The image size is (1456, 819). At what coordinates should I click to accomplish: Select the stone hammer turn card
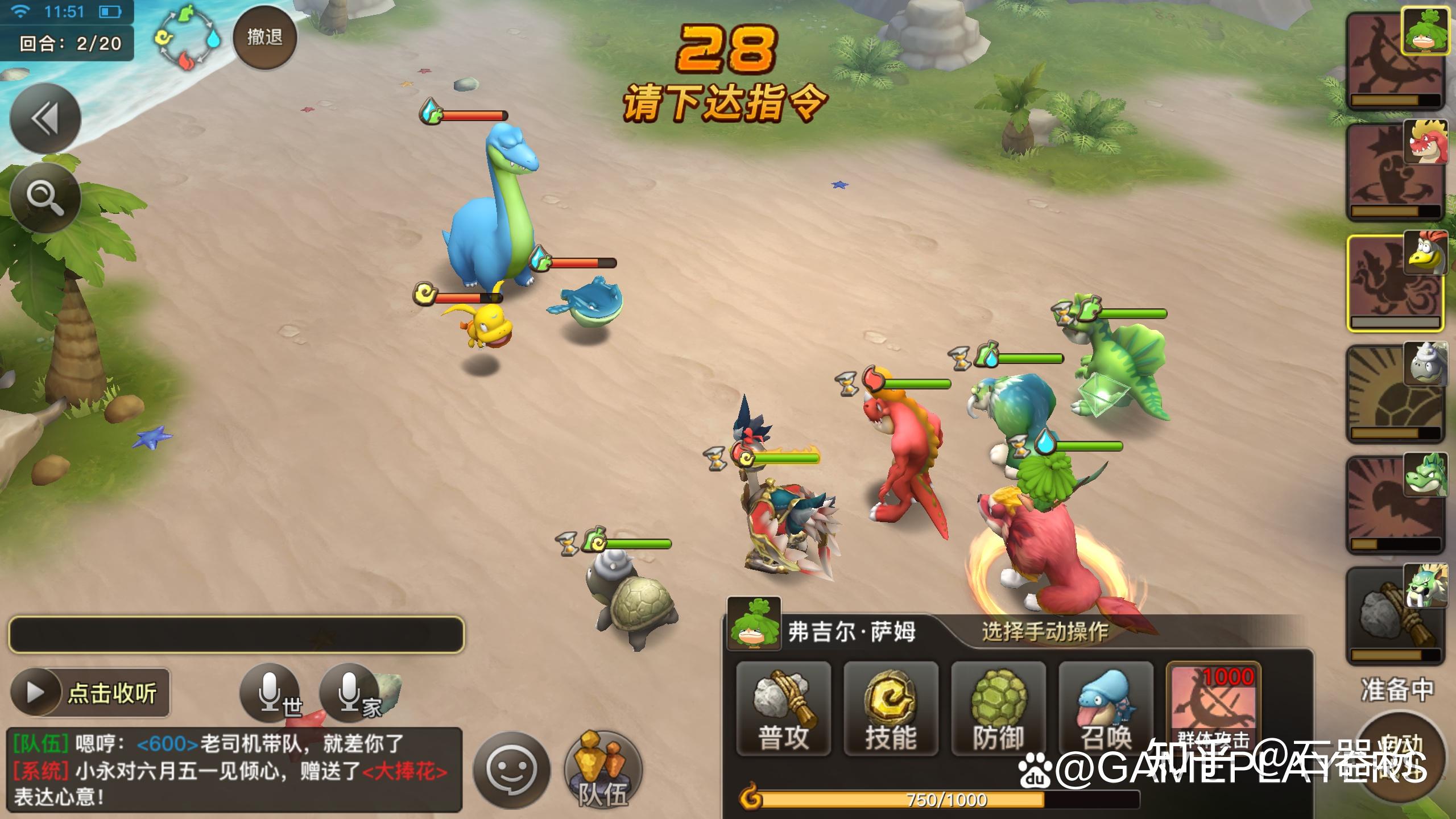[x=1395, y=615]
